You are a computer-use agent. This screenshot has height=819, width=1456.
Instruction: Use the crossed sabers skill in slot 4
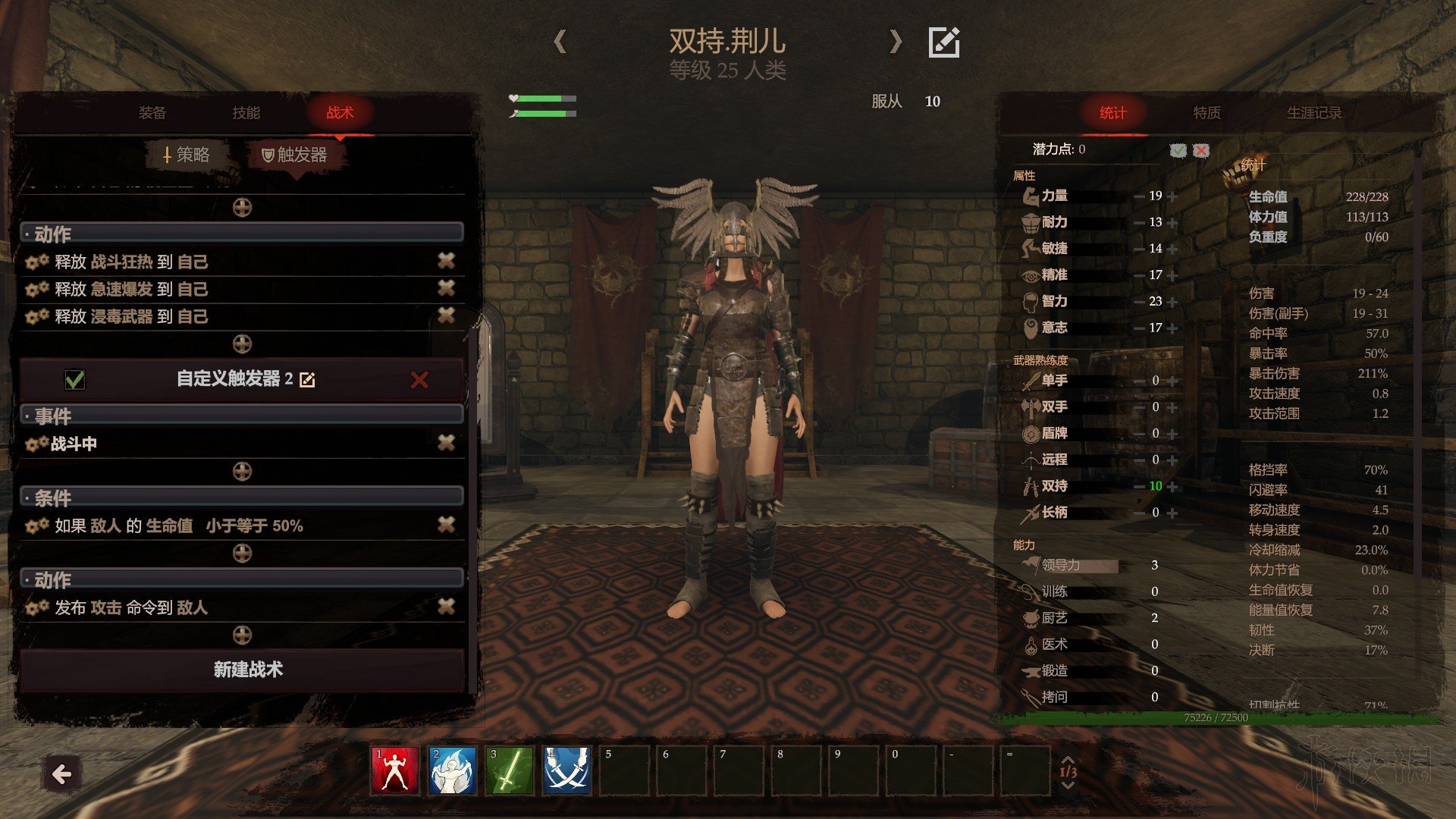(x=566, y=771)
